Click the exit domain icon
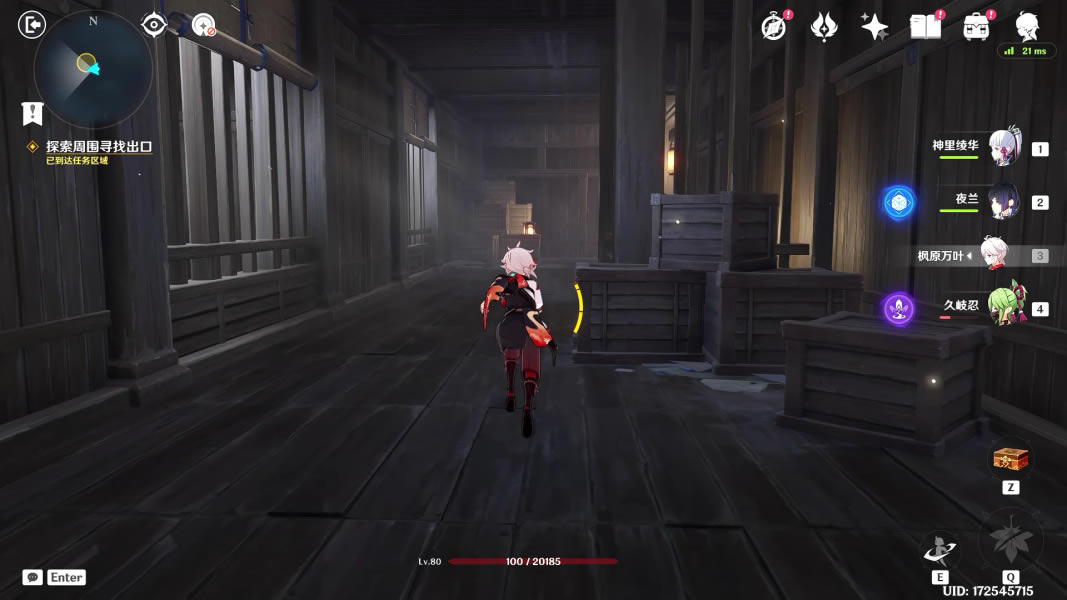Screen dimensions: 1067x600 (33, 24)
